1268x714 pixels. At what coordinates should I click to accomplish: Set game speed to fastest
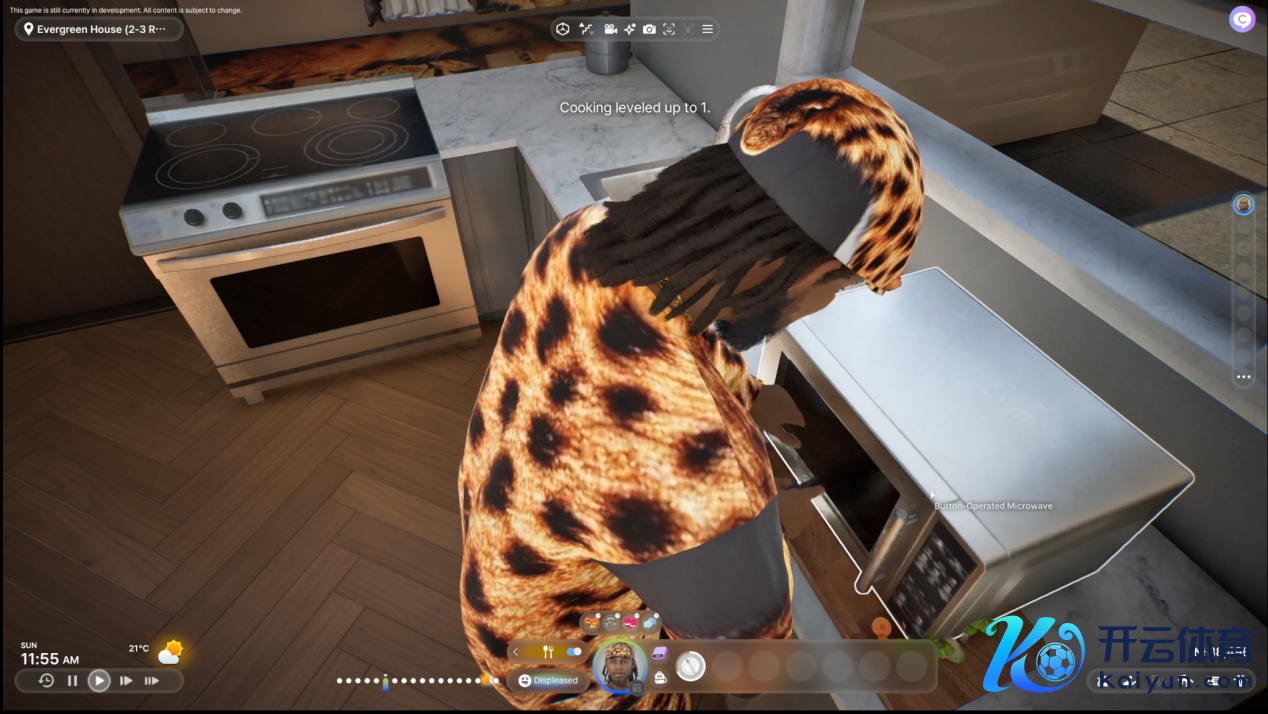tap(152, 681)
